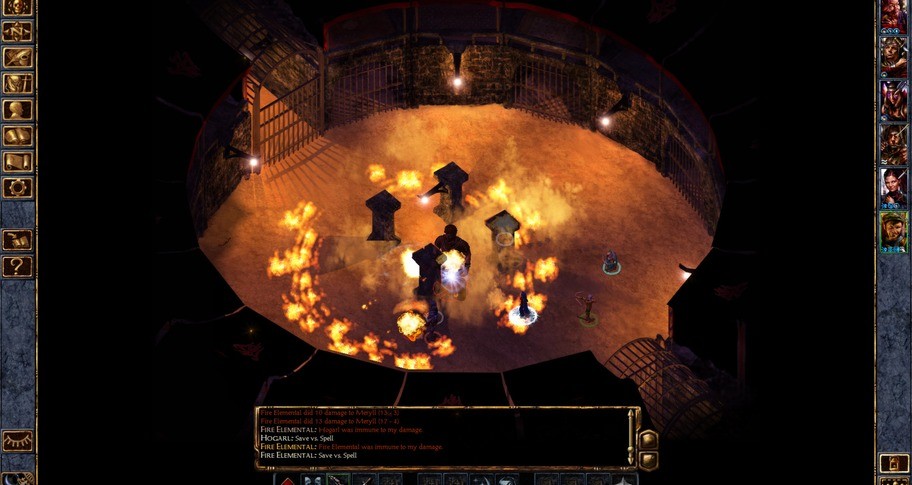Click the question mark help button
912x485 pixels.
coord(18,266)
